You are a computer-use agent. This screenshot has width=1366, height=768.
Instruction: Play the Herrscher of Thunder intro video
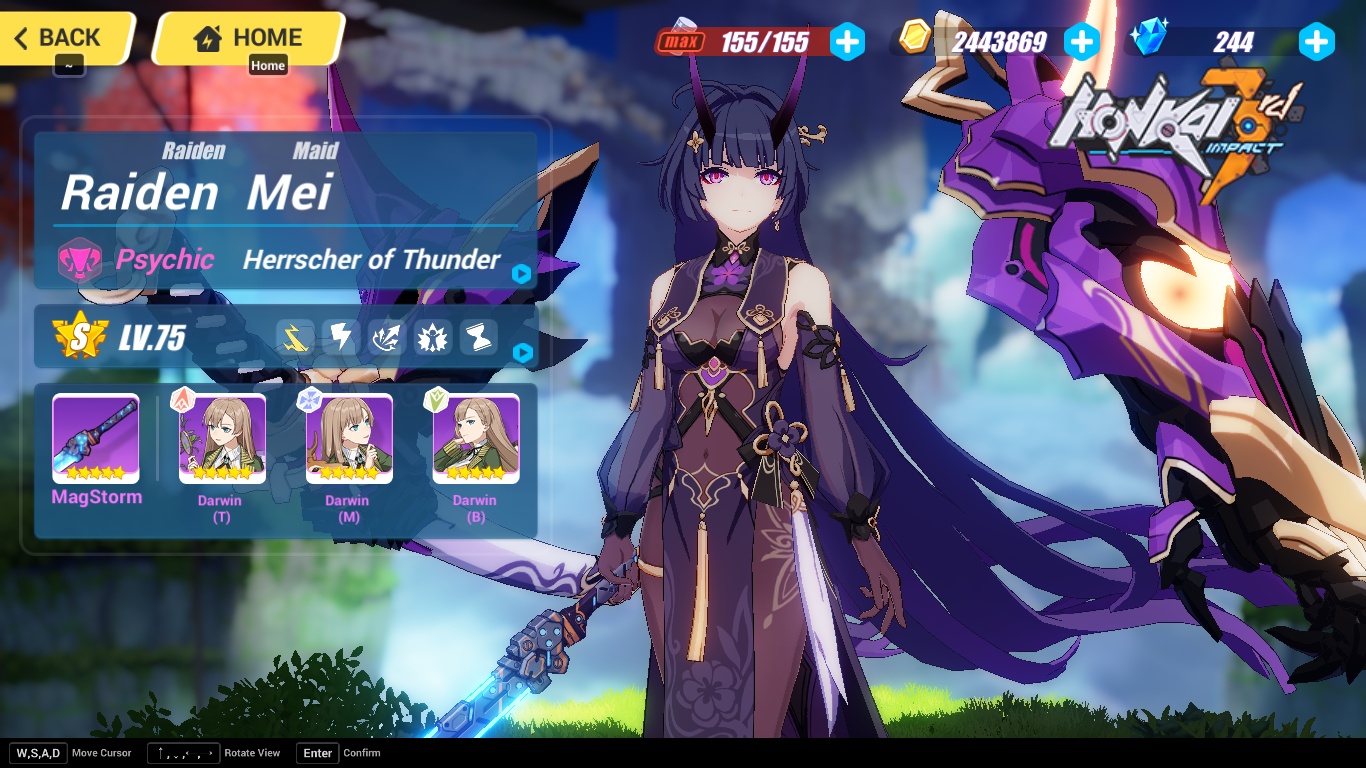tap(521, 274)
